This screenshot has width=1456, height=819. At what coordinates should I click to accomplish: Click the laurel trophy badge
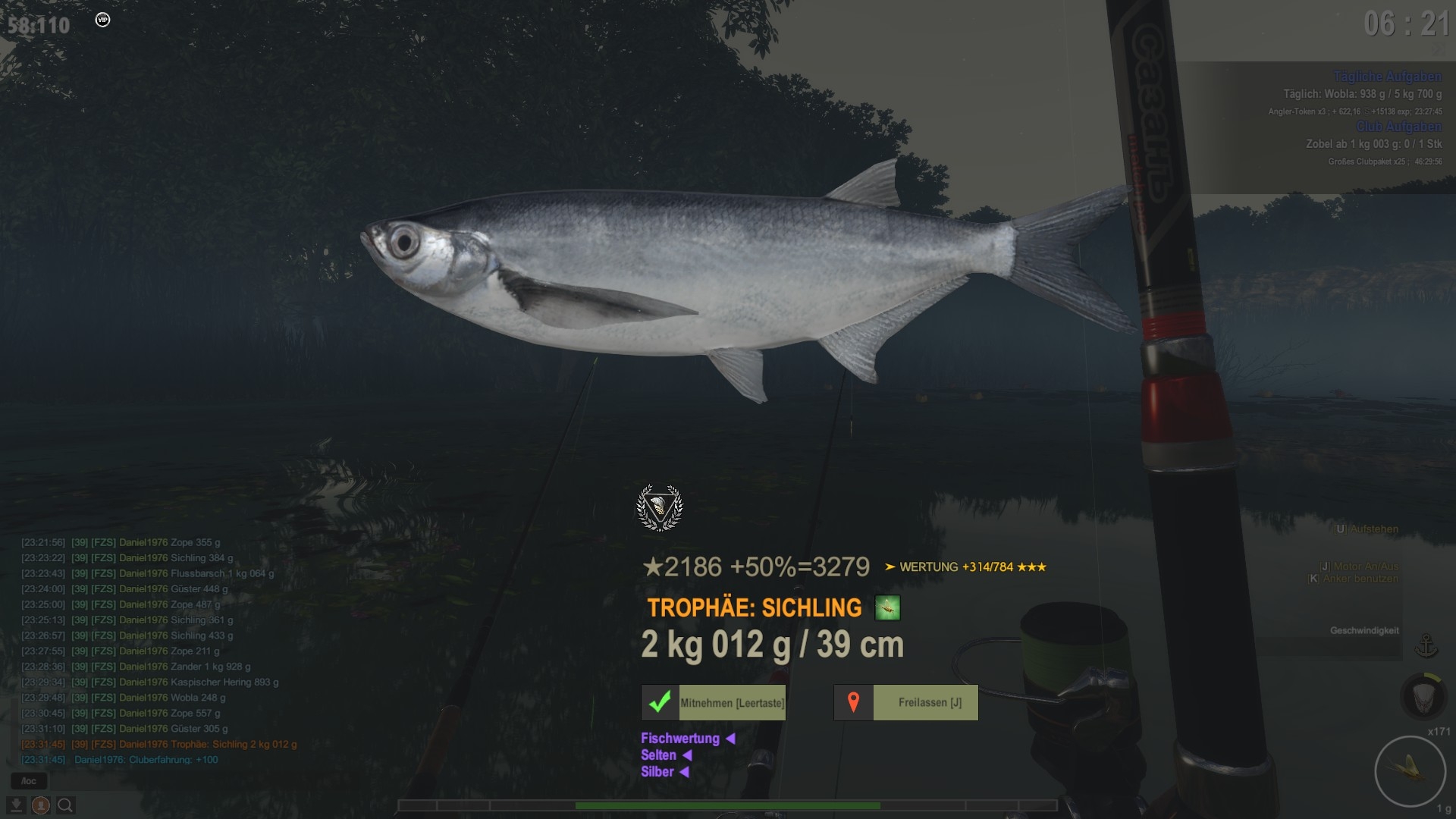pyautogui.click(x=659, y=508)
